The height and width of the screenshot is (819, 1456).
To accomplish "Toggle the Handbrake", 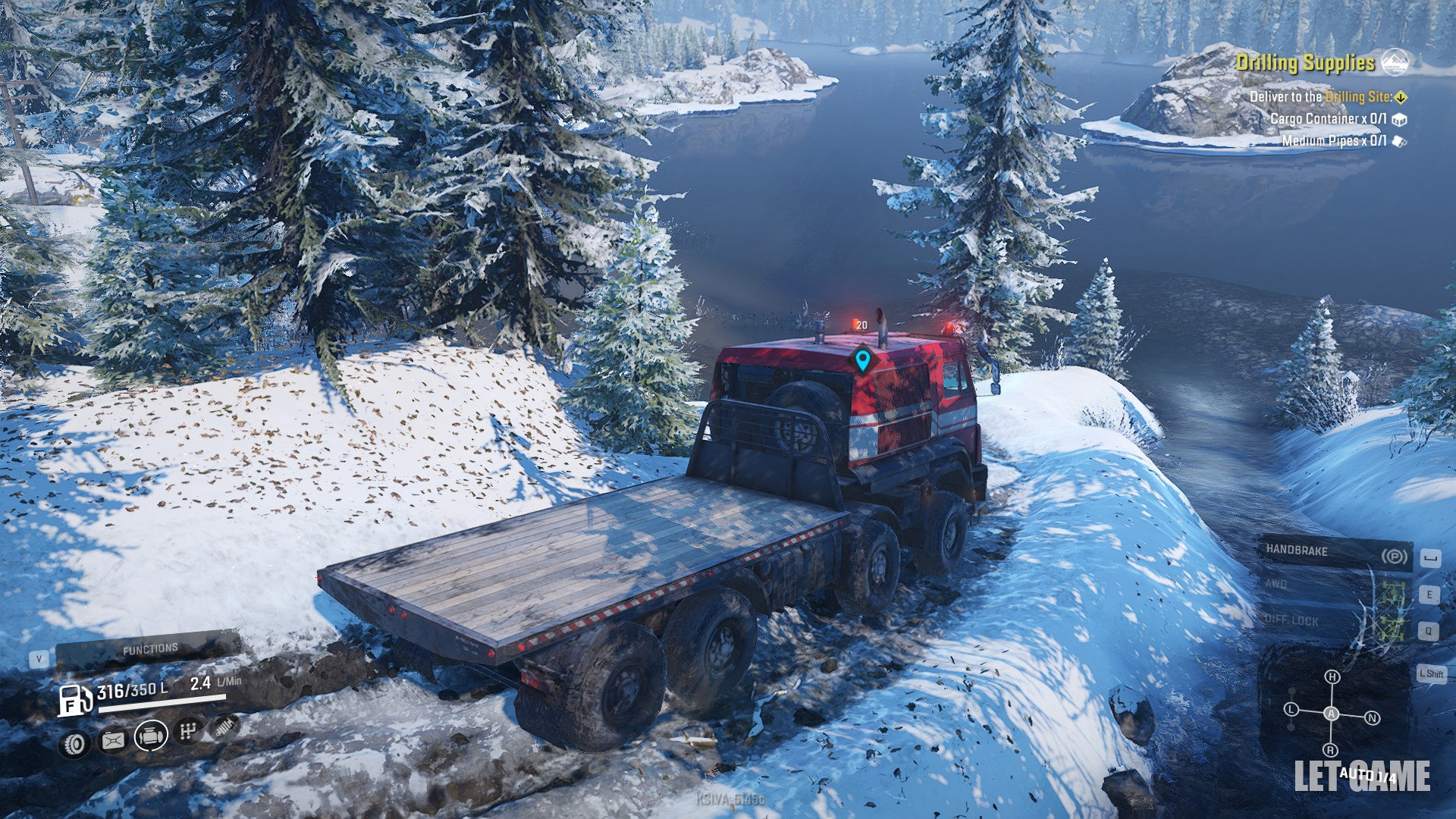I will tap(1335, 552).
